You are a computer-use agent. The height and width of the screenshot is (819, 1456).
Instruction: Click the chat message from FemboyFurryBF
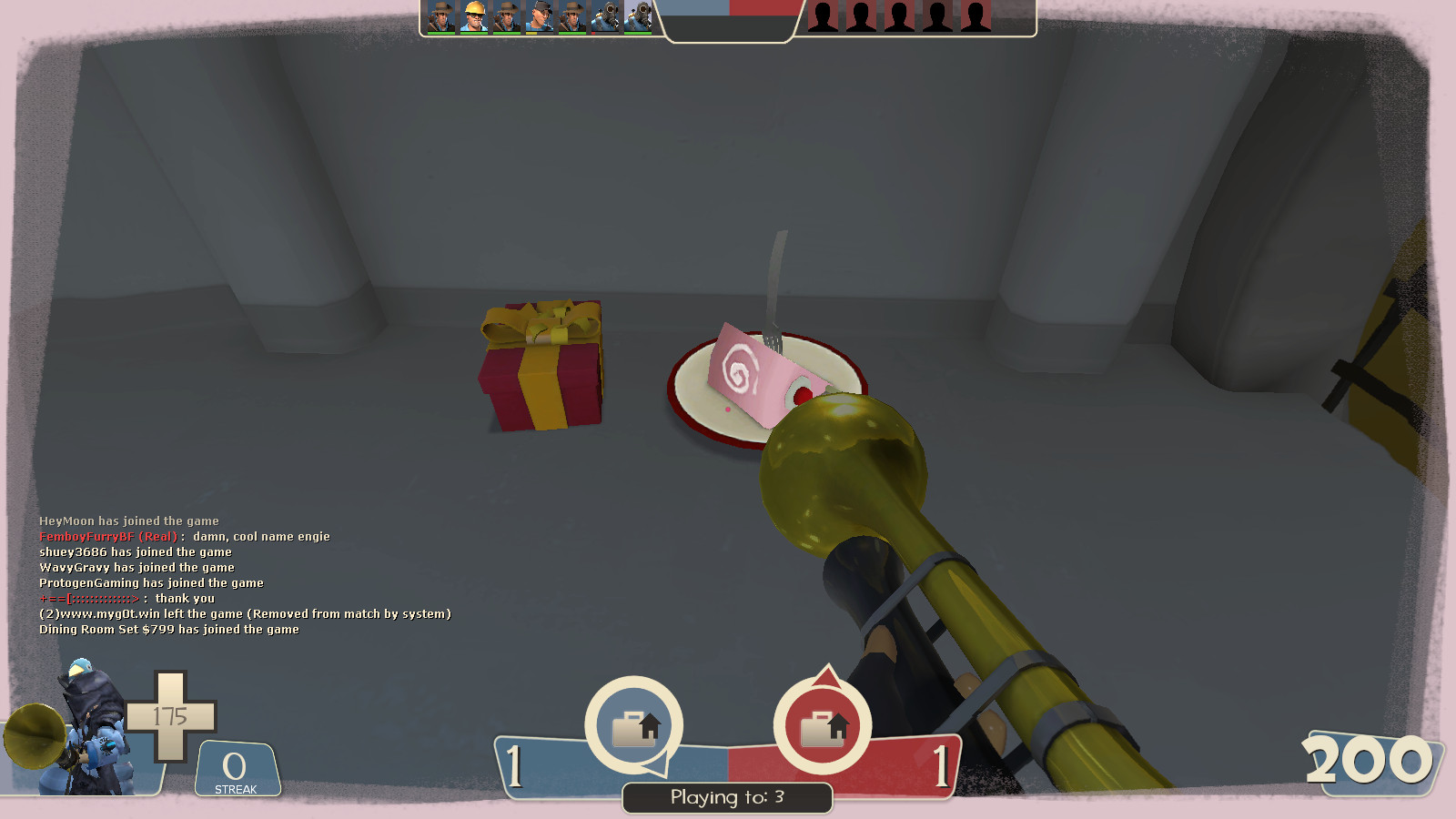tap(182, 536)
